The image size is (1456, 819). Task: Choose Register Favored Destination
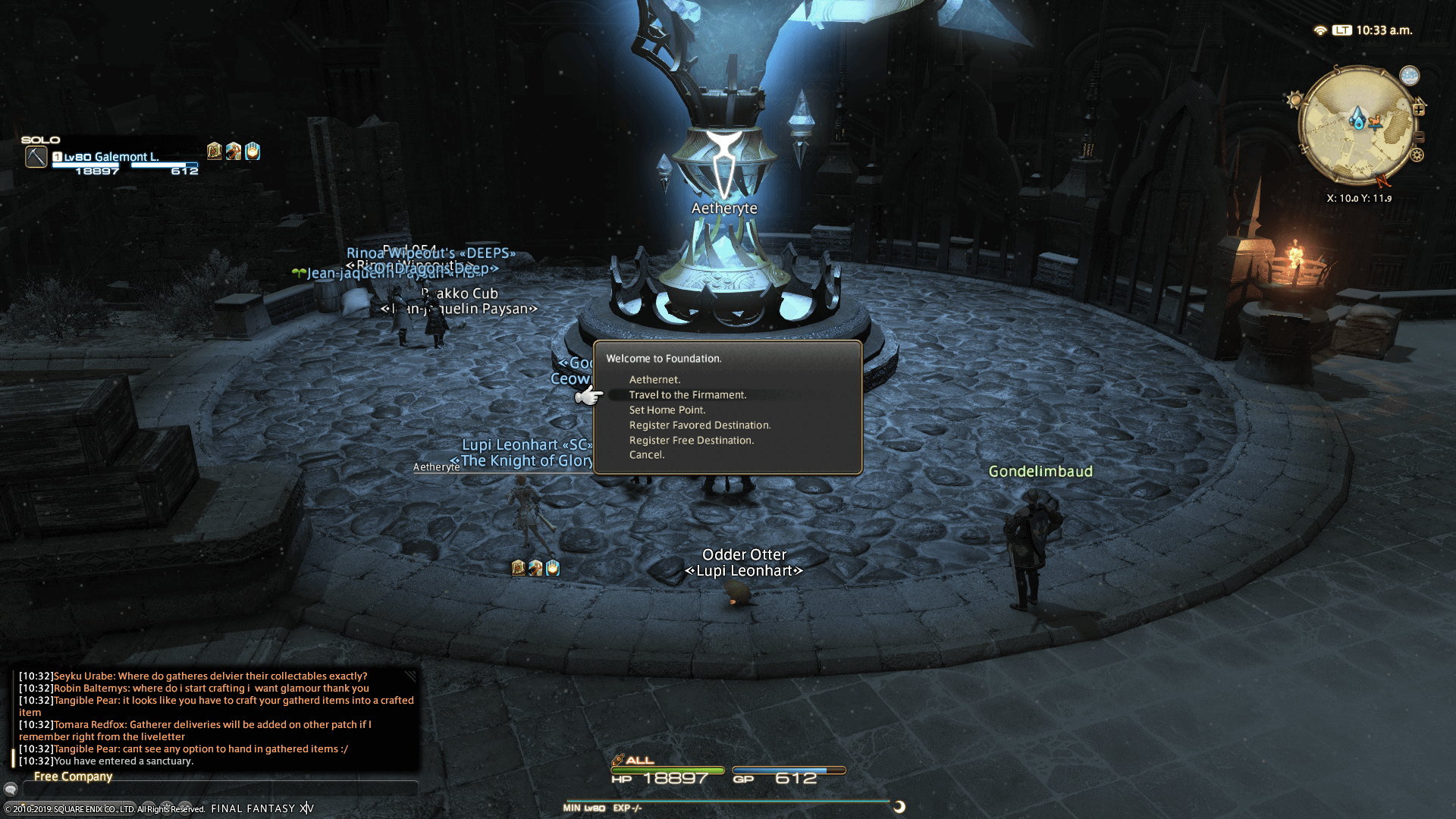click(699, 425)
